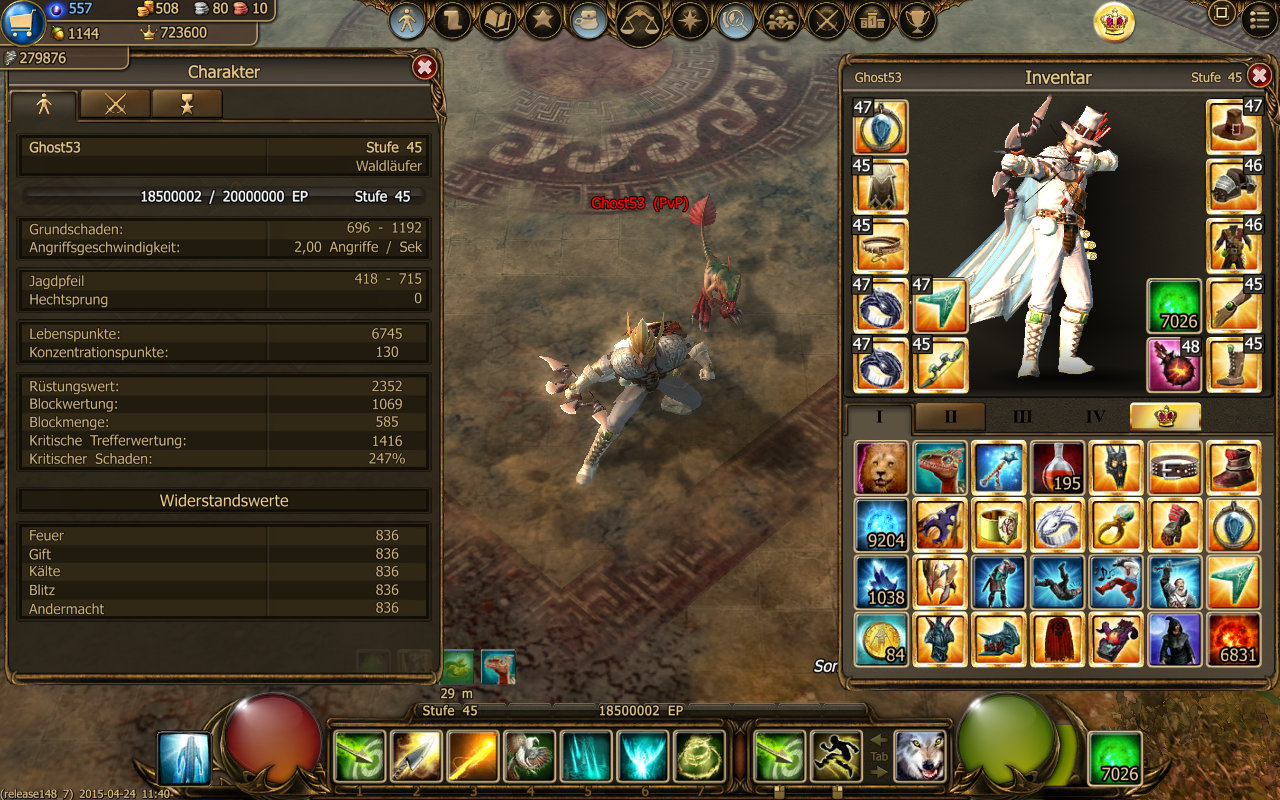This screenshot has width=1280, height=800.
Task: Select the spiked leather belt item
Action: (1175, 467)
